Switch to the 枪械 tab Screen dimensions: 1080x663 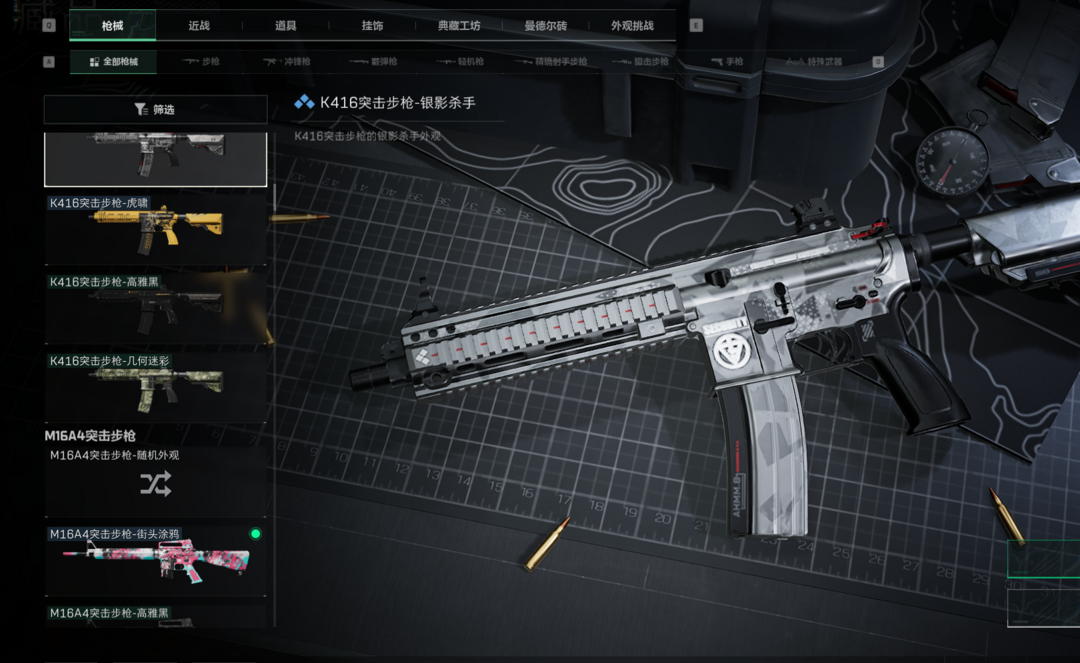pos(112,25)
